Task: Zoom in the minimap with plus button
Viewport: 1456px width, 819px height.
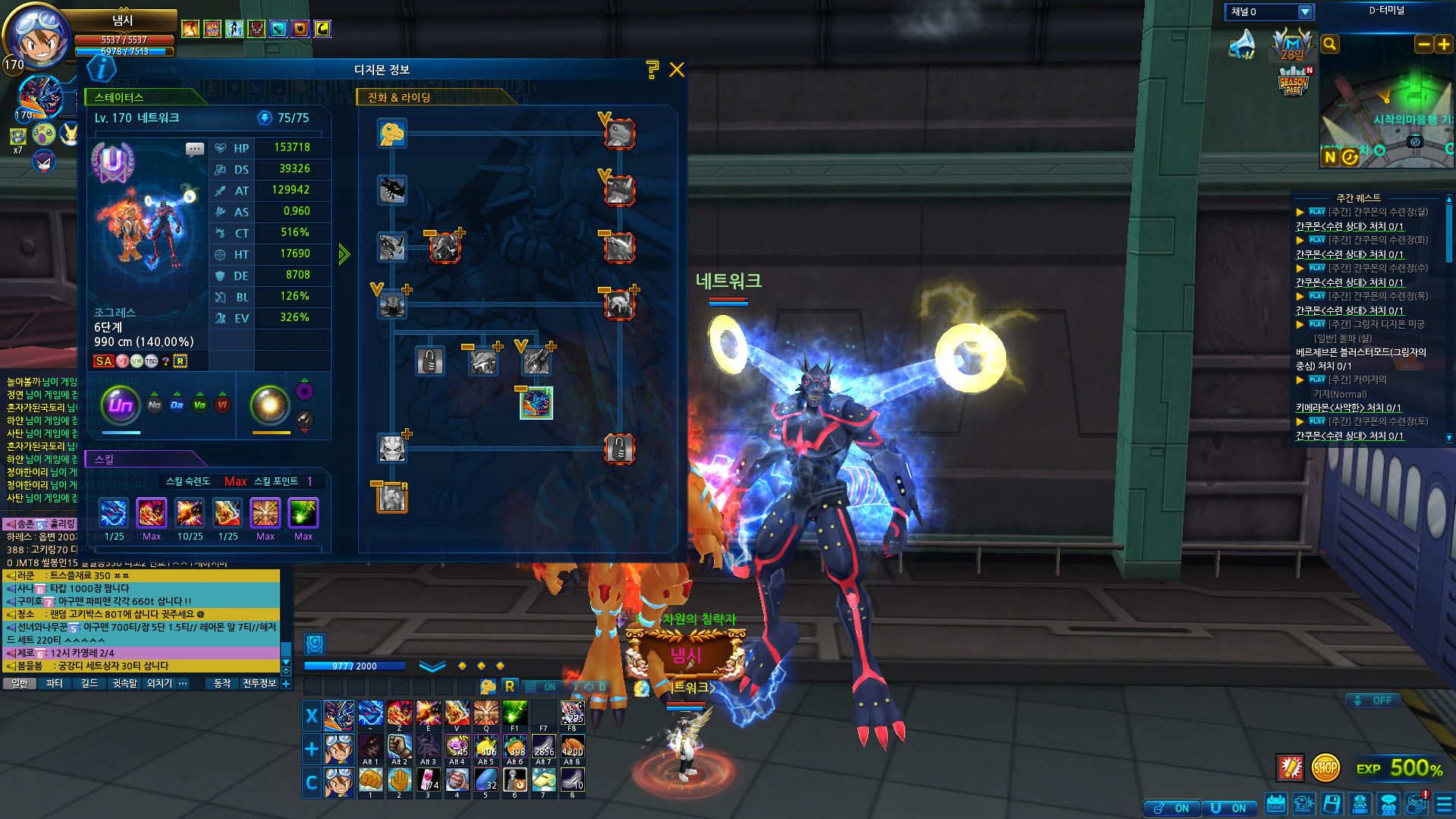Action: click(x=1443, y=44)
